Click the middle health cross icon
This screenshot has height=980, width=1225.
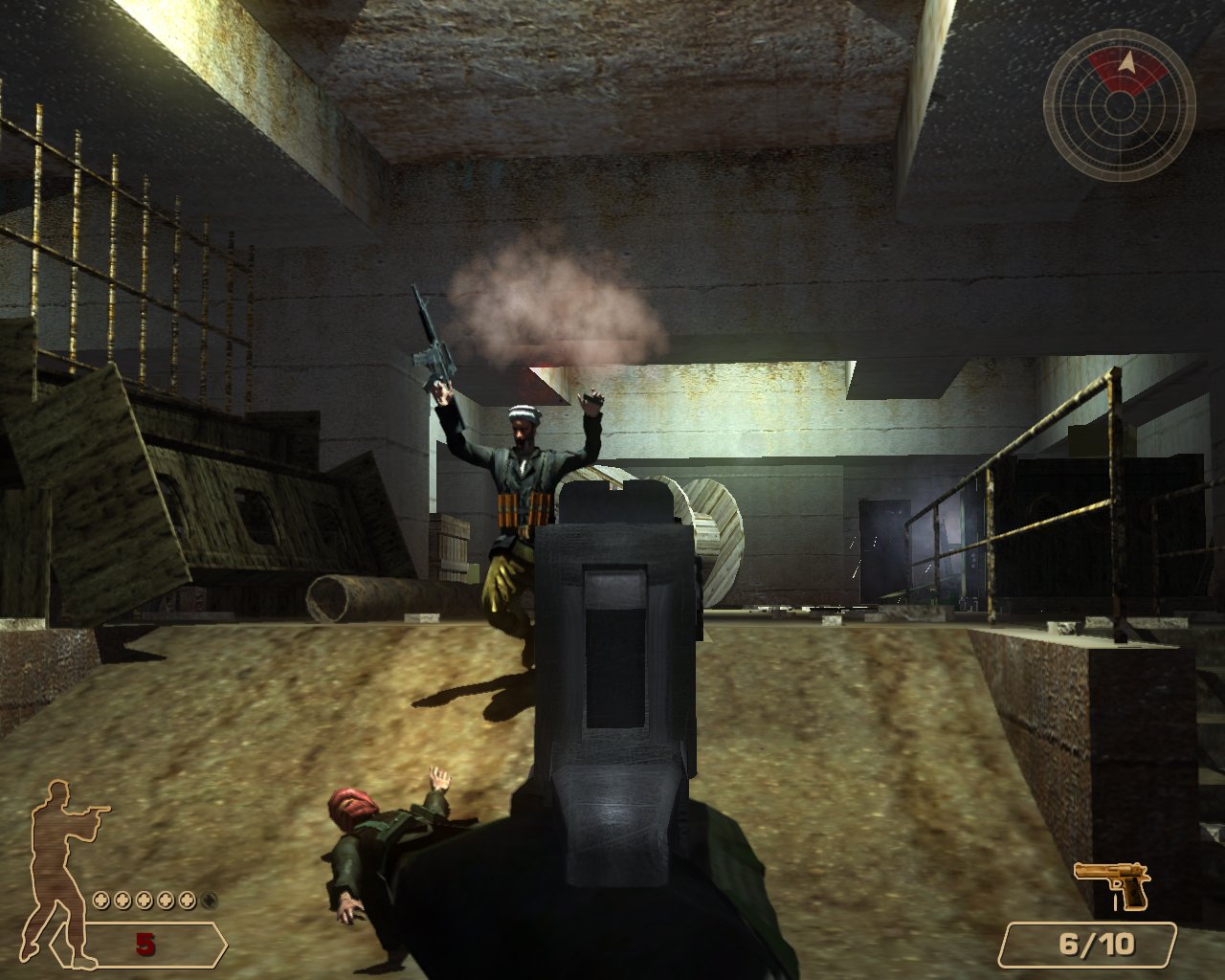(145, 900)
